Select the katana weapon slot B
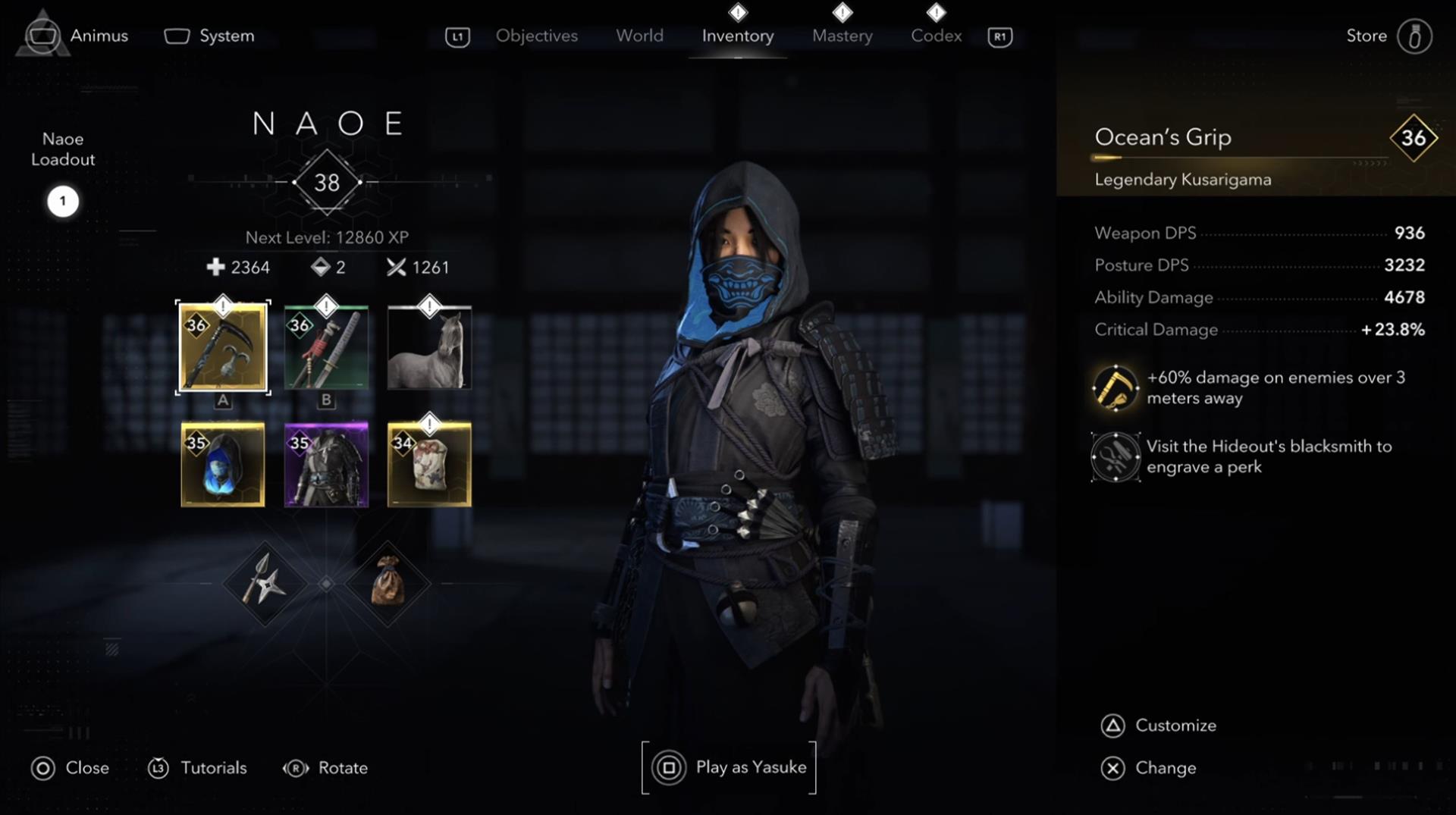The image size is (1456, 815). [326, 348]
